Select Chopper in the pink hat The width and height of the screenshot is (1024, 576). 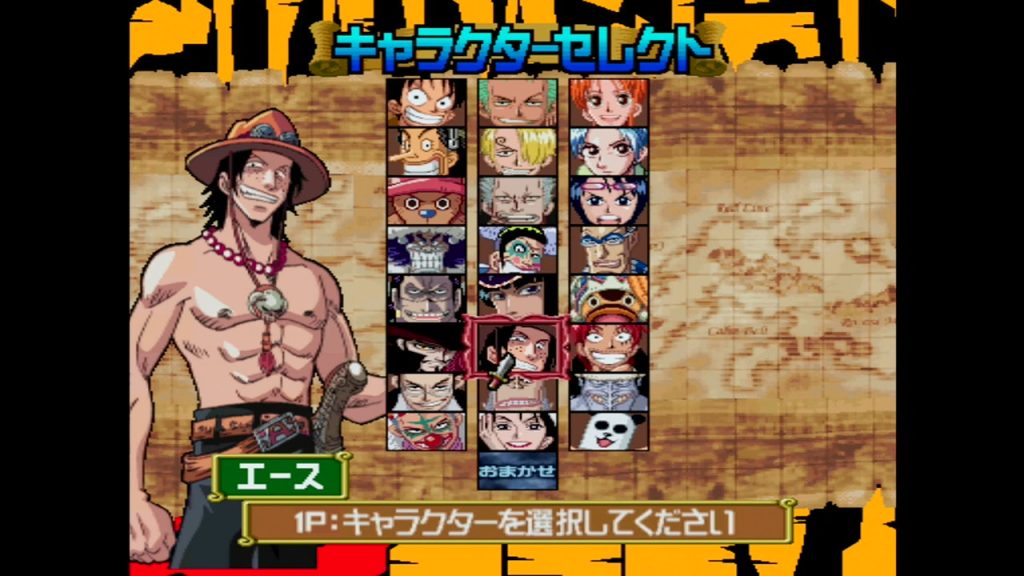(427, 200)
